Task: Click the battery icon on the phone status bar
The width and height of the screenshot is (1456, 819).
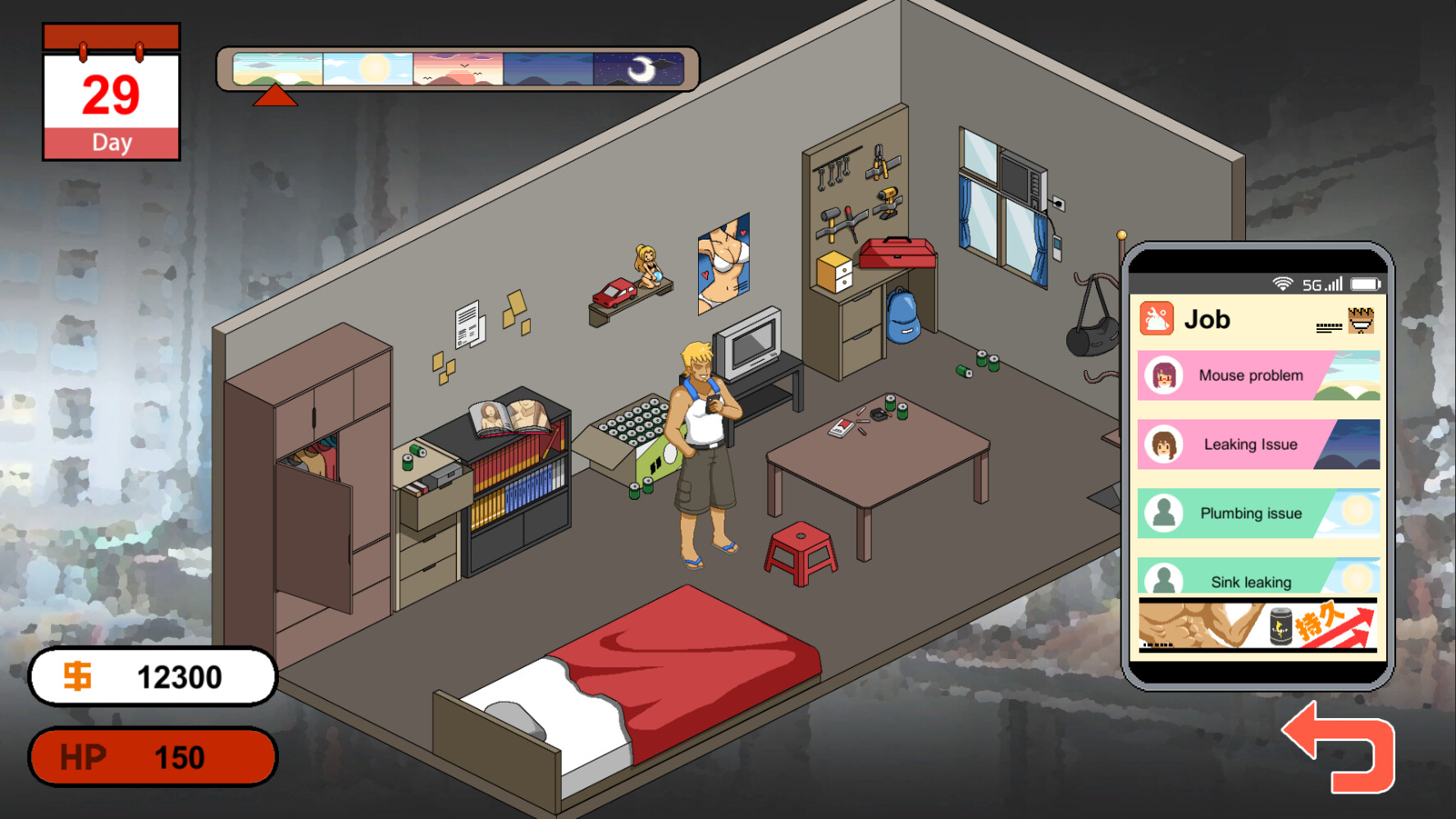Action: point(1365,282)
